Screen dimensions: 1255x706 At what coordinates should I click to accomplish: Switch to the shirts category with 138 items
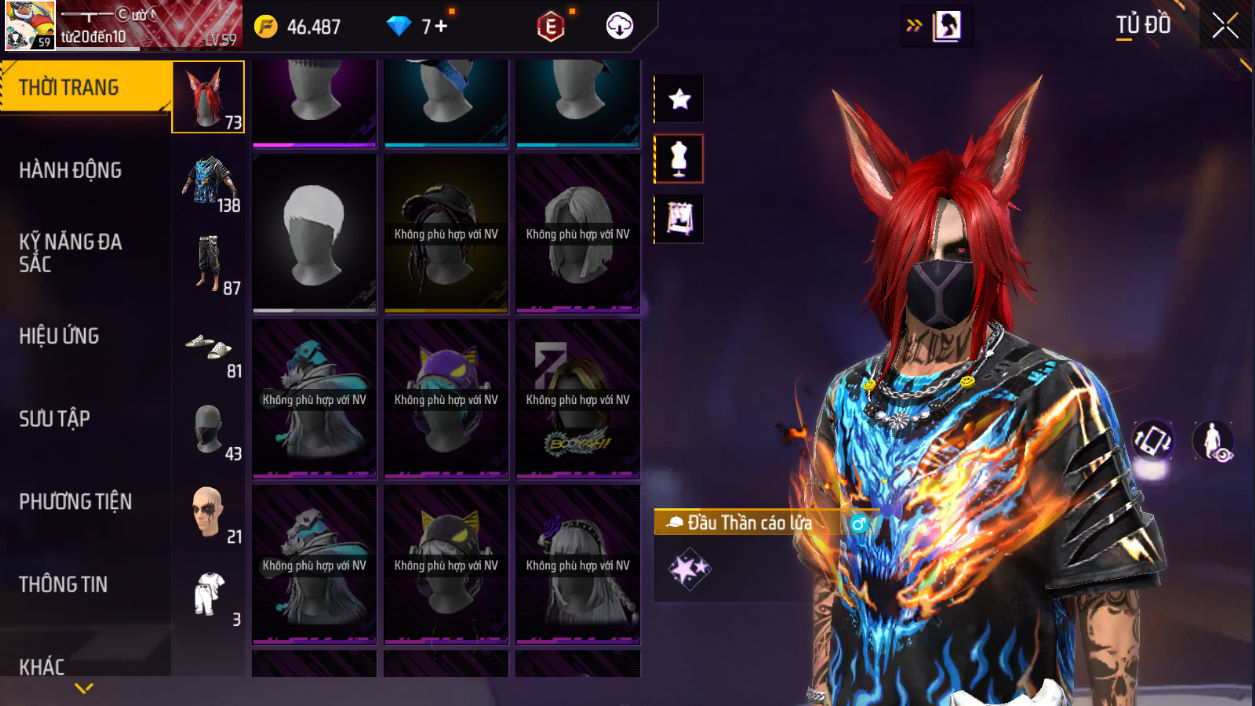point(210,182)
